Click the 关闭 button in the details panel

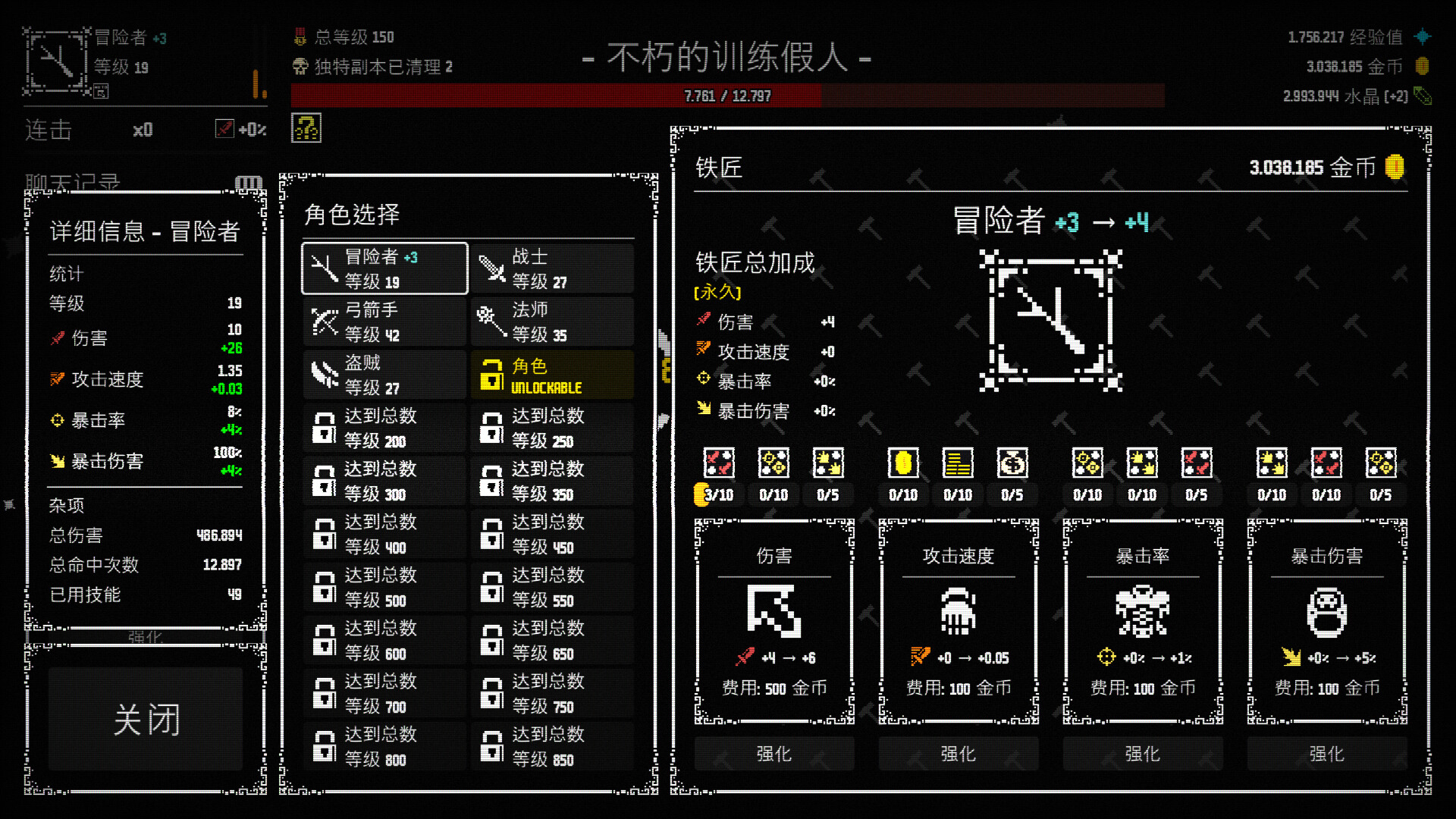tap(145, 719)
